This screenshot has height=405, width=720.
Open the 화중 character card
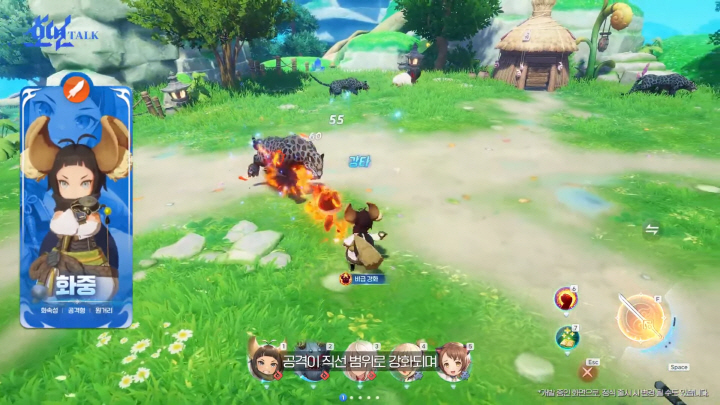coord(76,205)
